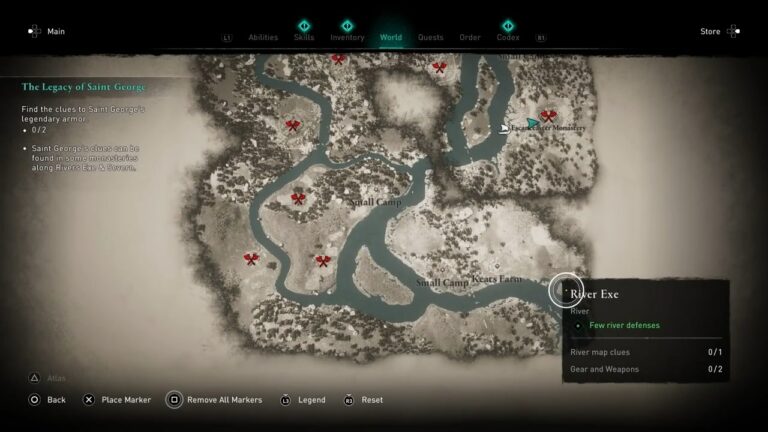Screen dimensions: 768x432
Task: Go to the Inventory tab
Action: (347, 37)
